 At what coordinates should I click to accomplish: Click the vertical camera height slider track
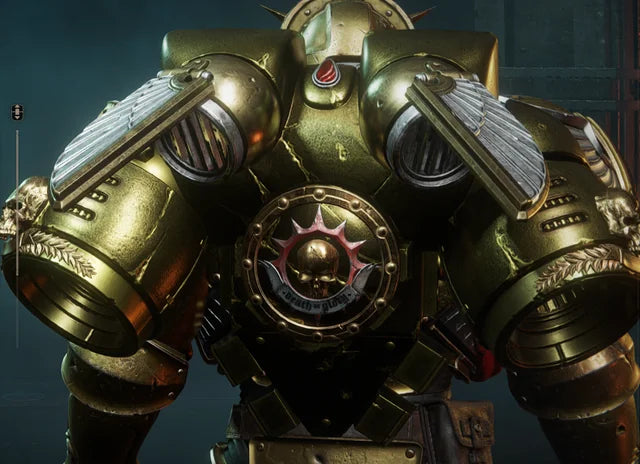(17, 200)
